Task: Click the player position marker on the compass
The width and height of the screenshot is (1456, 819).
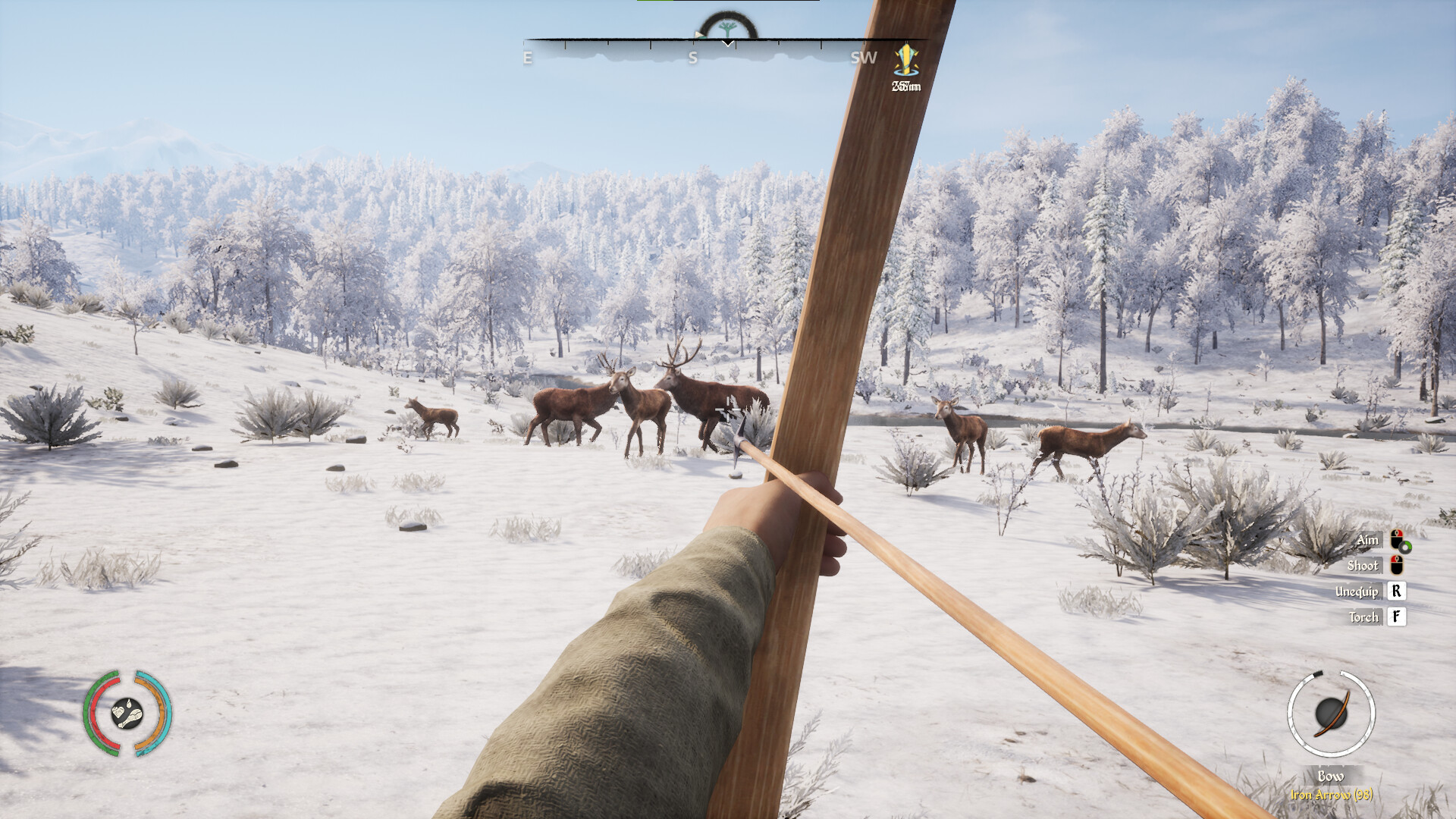Action: pyautogui.click(x=726, y=44)
